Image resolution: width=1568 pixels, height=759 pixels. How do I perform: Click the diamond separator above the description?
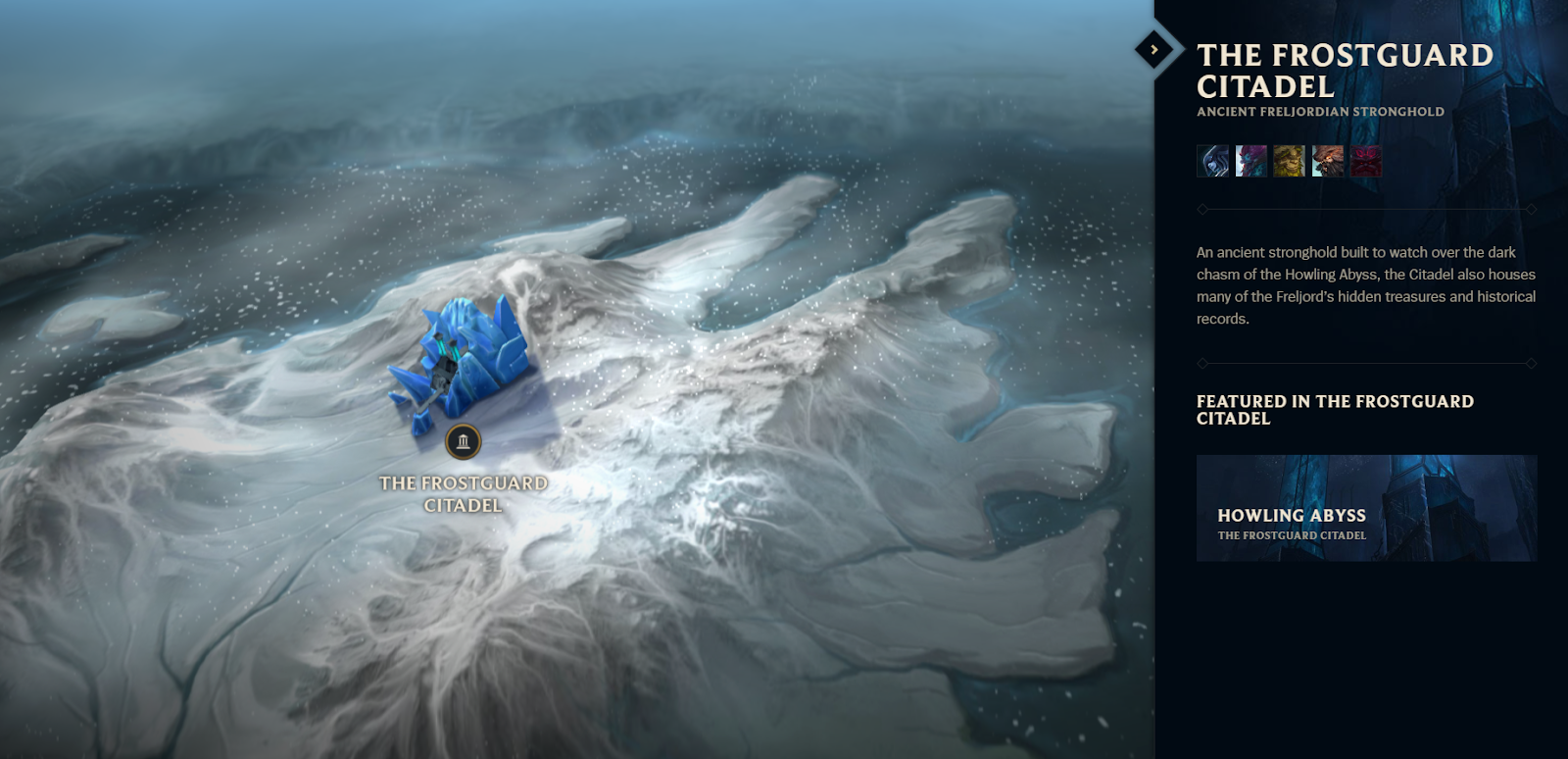[x=1202, y=208]
